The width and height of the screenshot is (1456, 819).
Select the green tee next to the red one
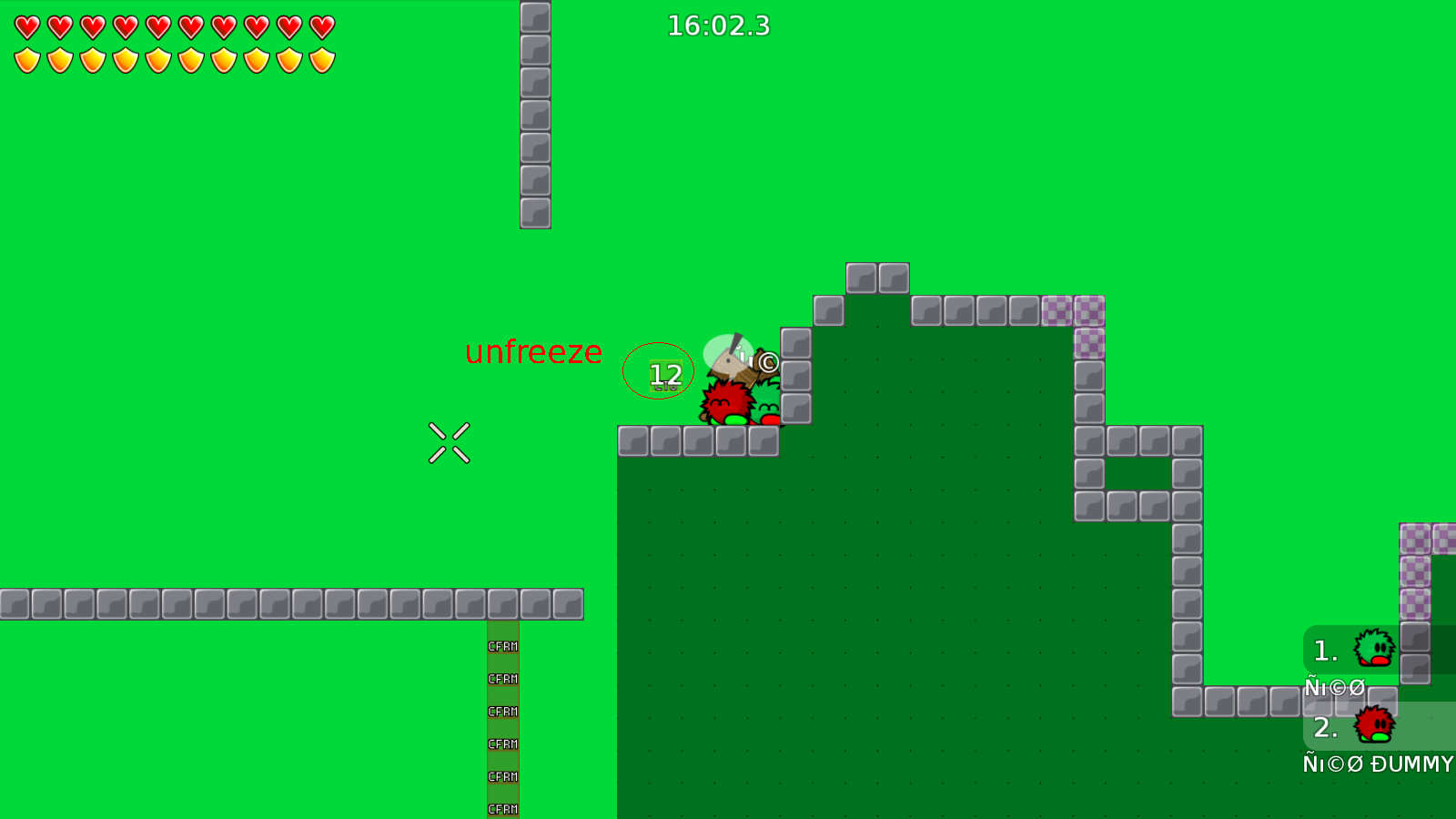[769, 411]
